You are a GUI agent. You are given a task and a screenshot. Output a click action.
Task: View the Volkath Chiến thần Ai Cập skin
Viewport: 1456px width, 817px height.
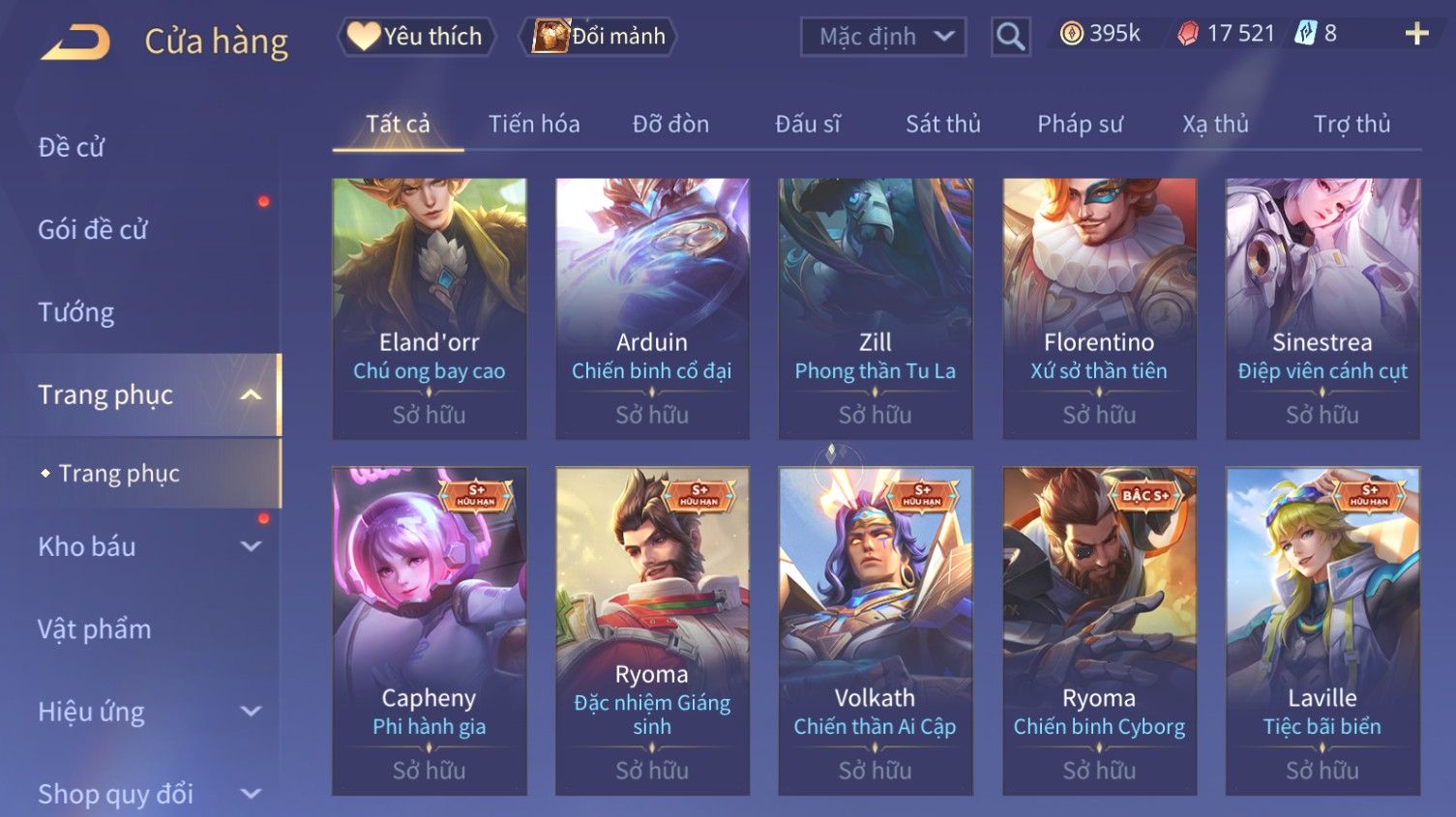(876, 628)
